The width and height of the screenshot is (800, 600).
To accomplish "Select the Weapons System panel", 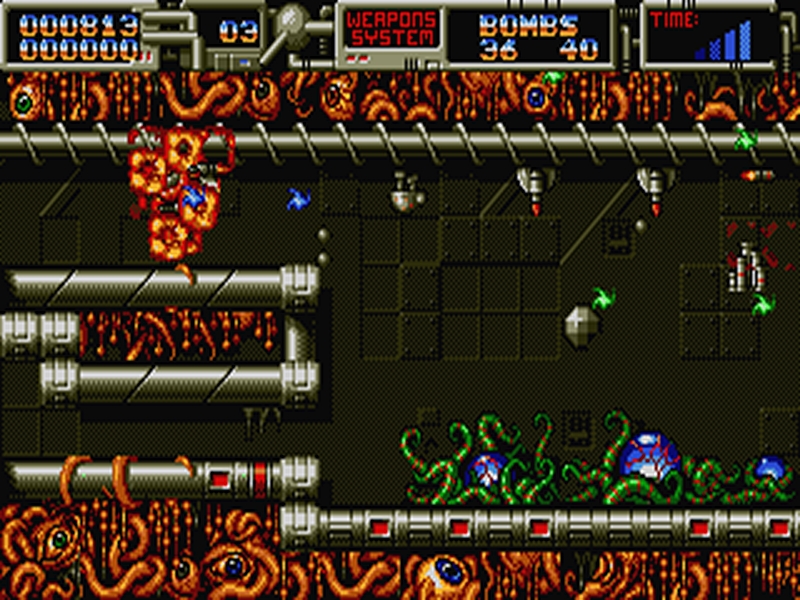I will [x=391, y=30].
